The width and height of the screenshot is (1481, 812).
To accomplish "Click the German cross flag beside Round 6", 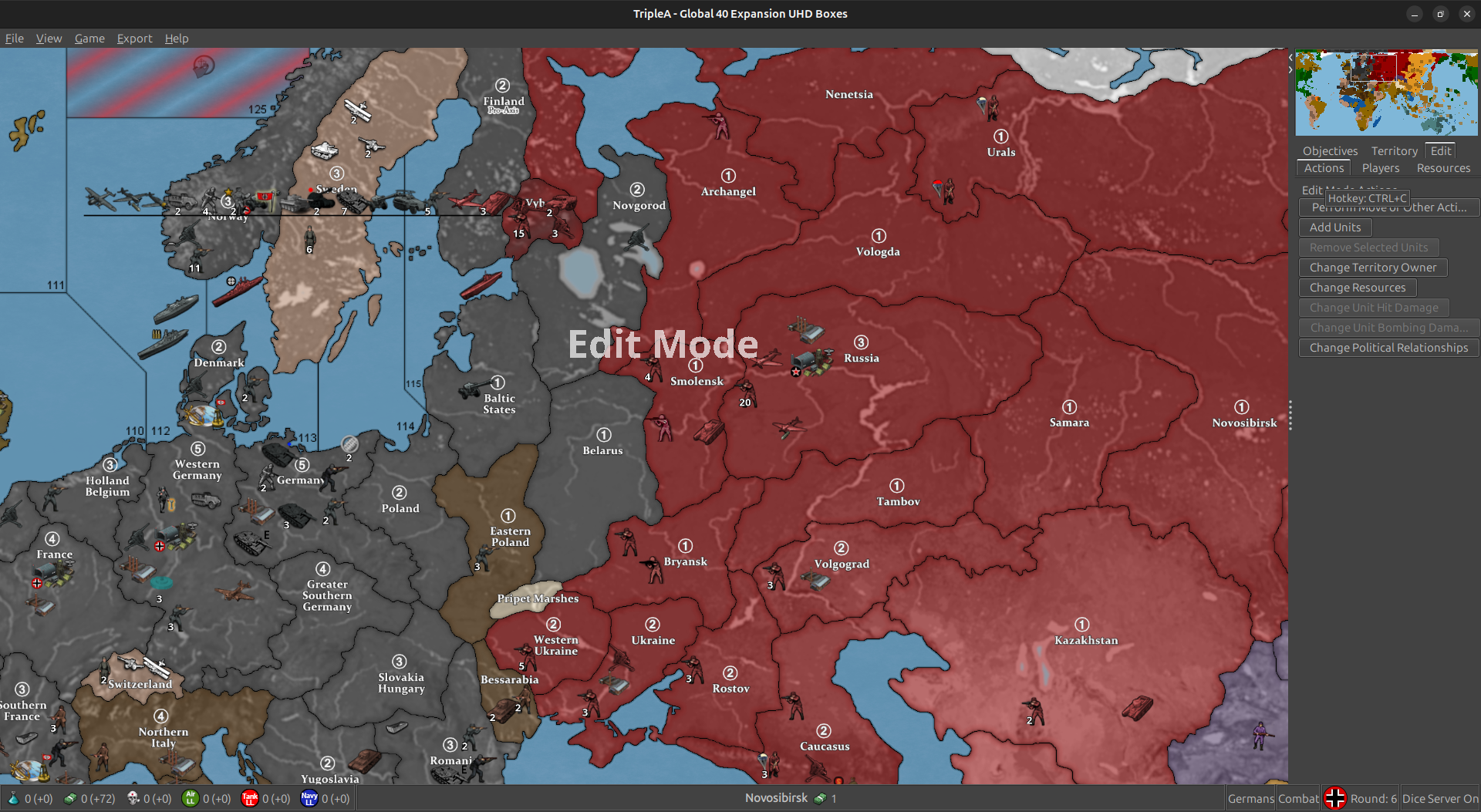I will pos(1335,797).
